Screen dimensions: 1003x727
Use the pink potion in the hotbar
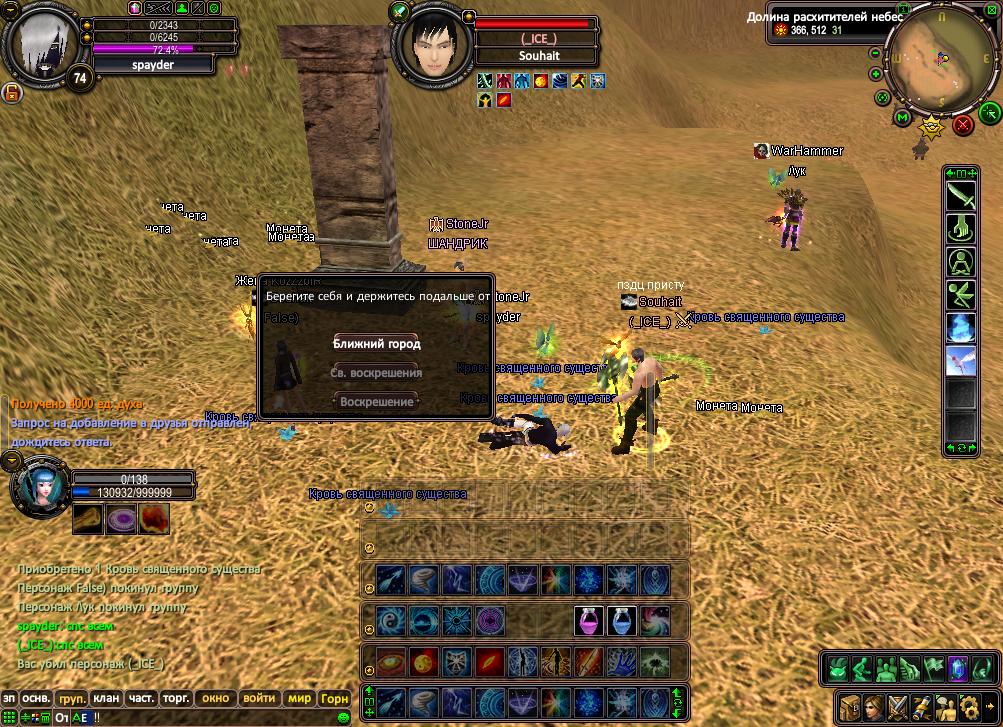[587, 620]
